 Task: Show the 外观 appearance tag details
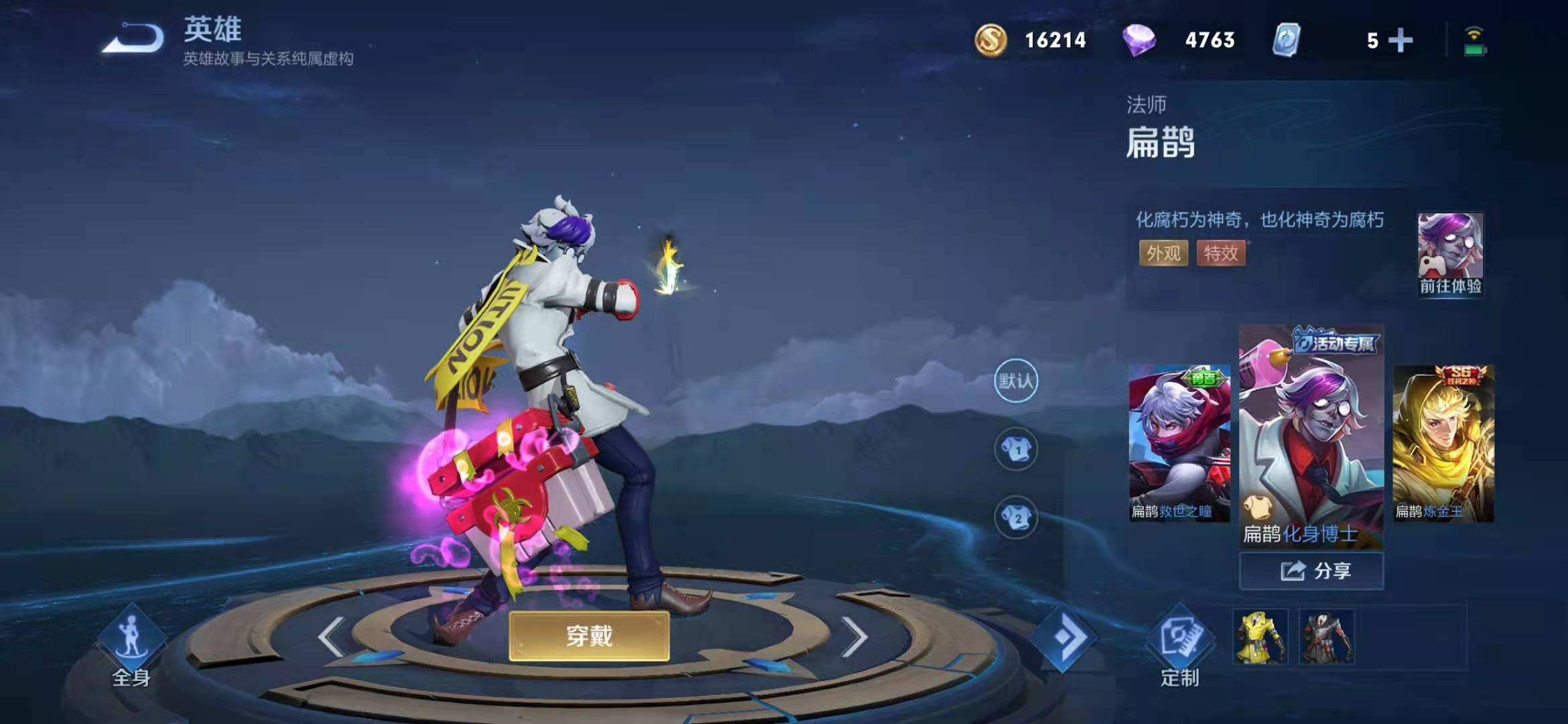point(1163,253)
